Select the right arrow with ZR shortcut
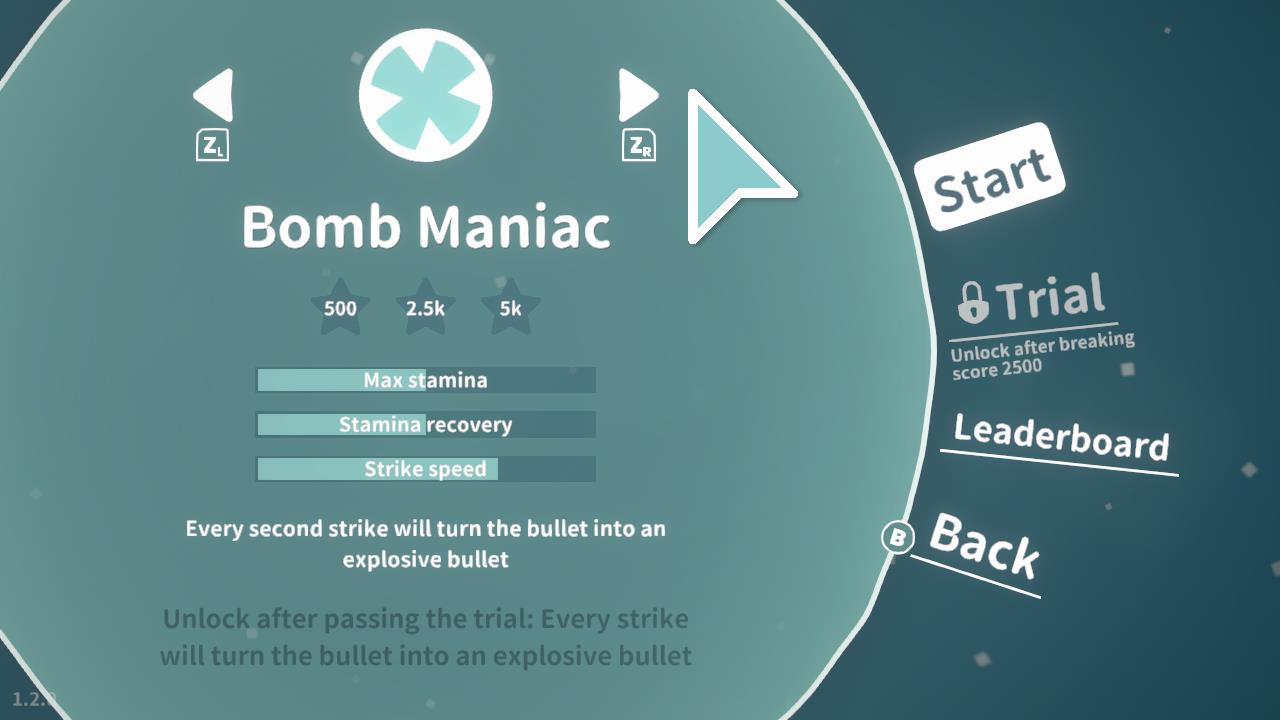The image size is (1280, 720). 637,95
